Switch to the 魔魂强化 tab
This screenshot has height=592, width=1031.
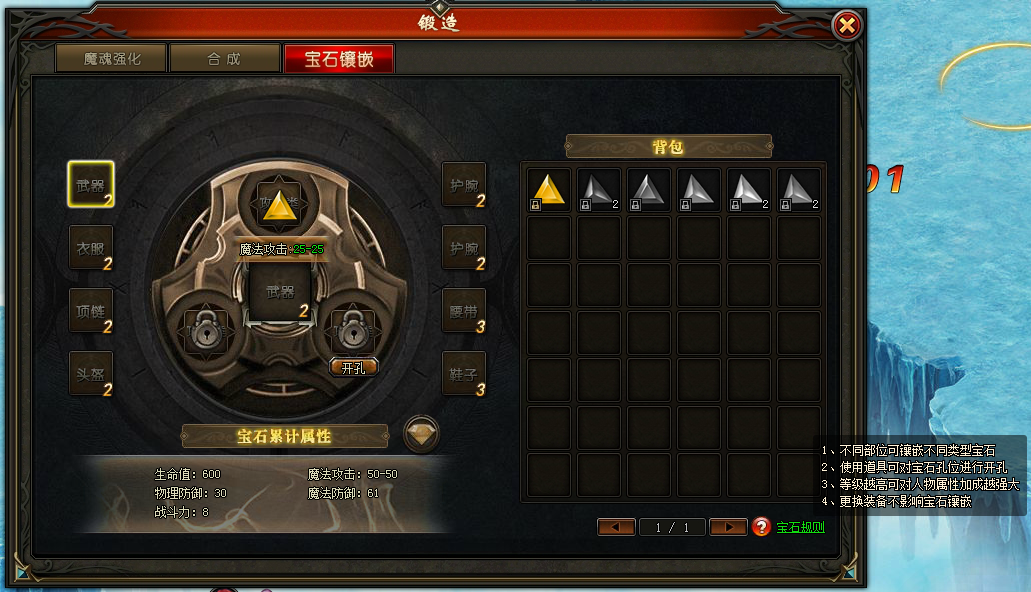pyautogui.click(x=112, y=59)
